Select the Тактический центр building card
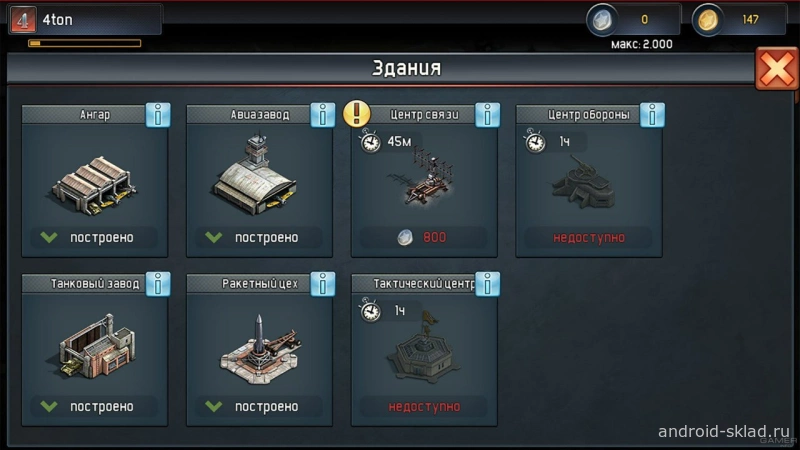800x450 pixels. 424,350
